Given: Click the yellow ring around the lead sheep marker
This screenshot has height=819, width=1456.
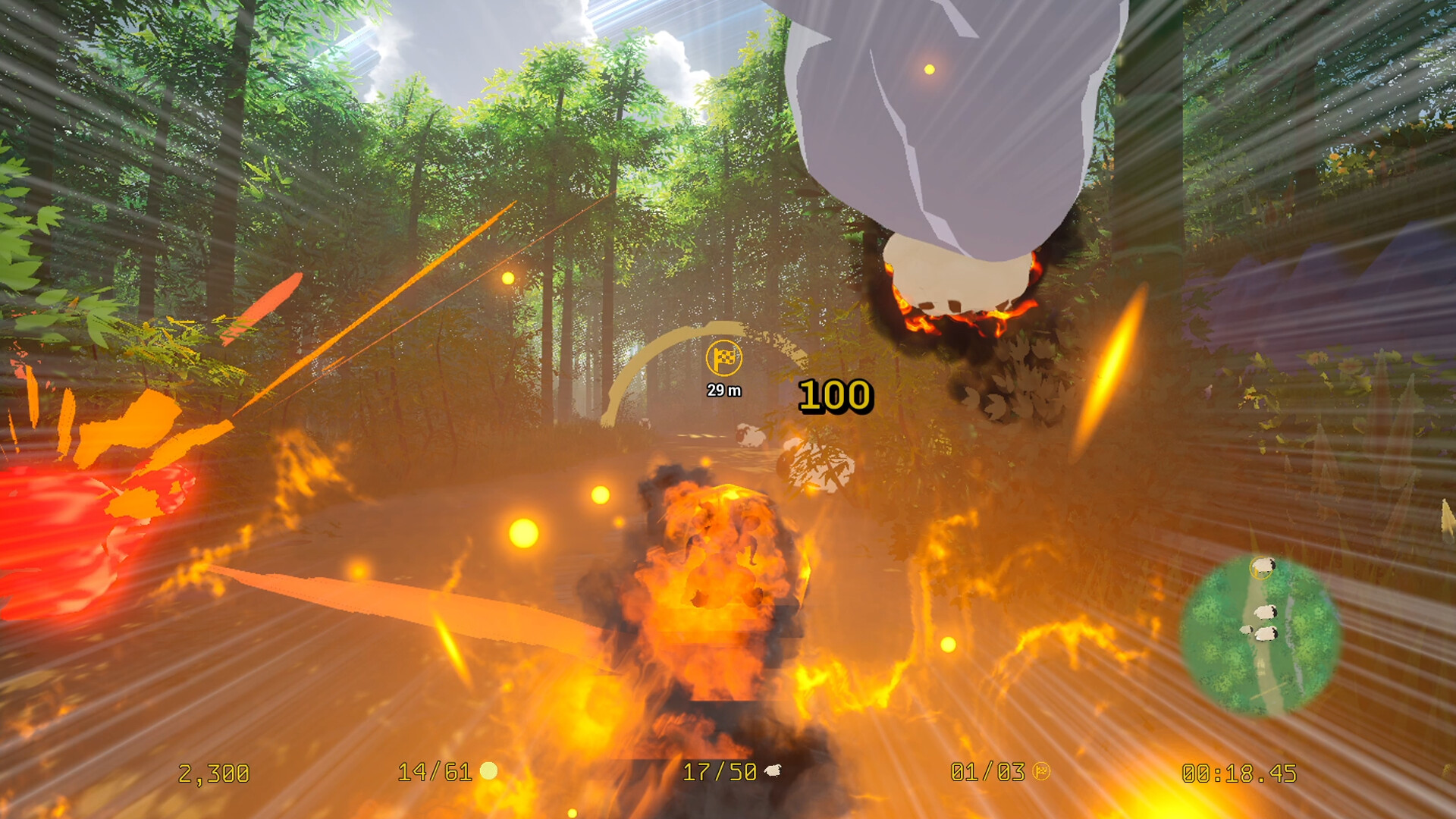Looking at the screenshot, I should [x=1262, y=566].
